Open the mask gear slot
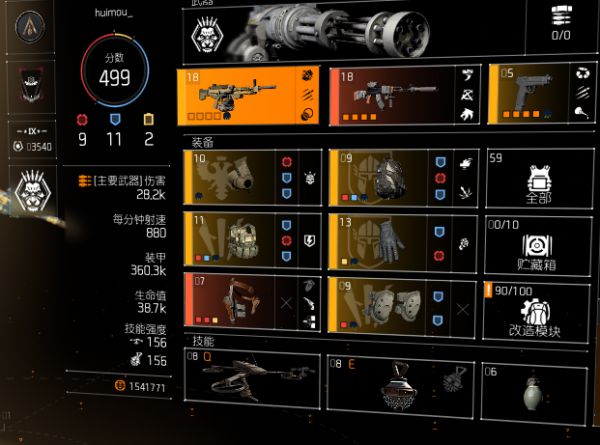 click(x=254, y=177)
